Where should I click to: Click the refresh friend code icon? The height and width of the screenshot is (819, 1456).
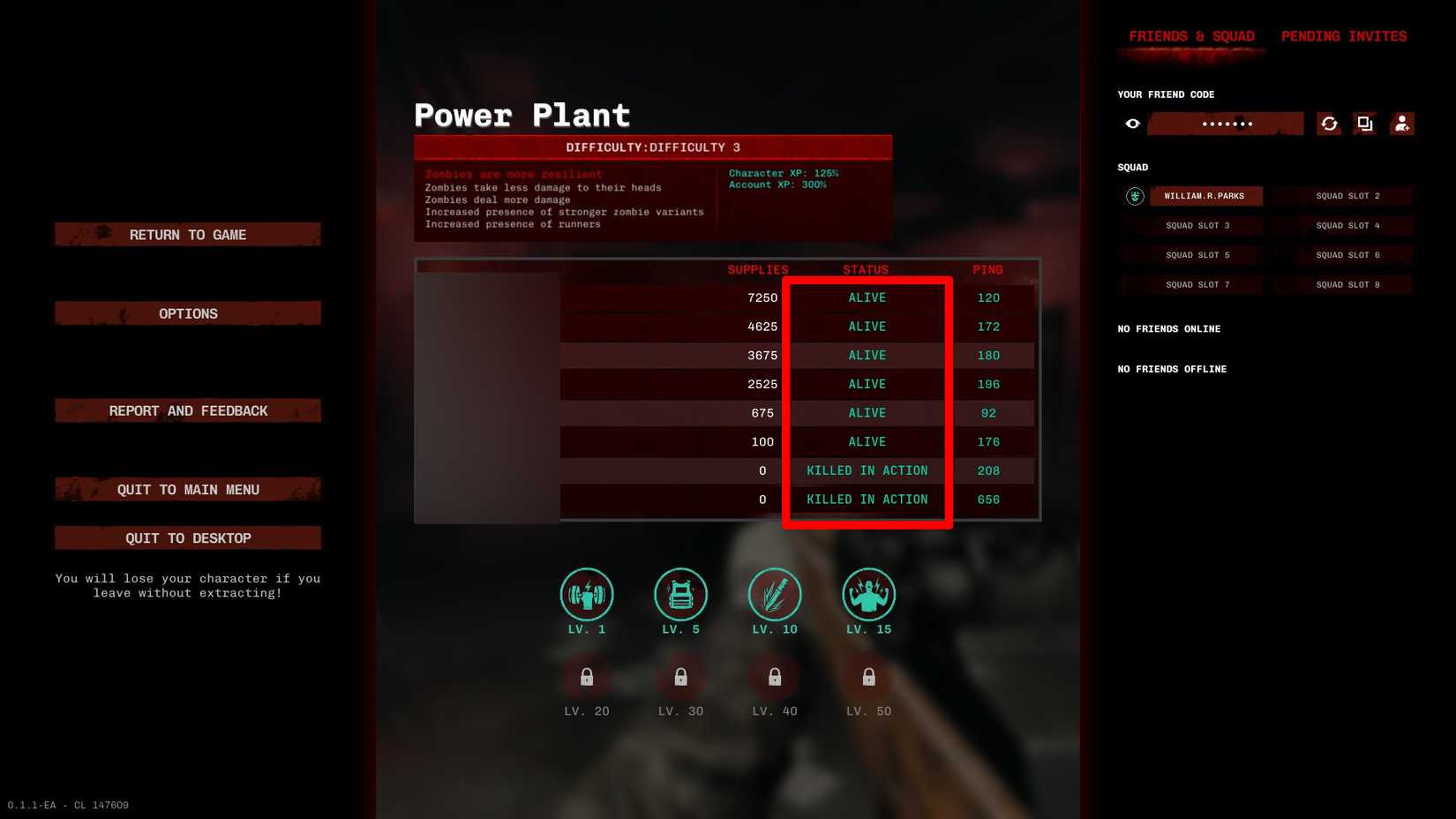click(1330, 124)
